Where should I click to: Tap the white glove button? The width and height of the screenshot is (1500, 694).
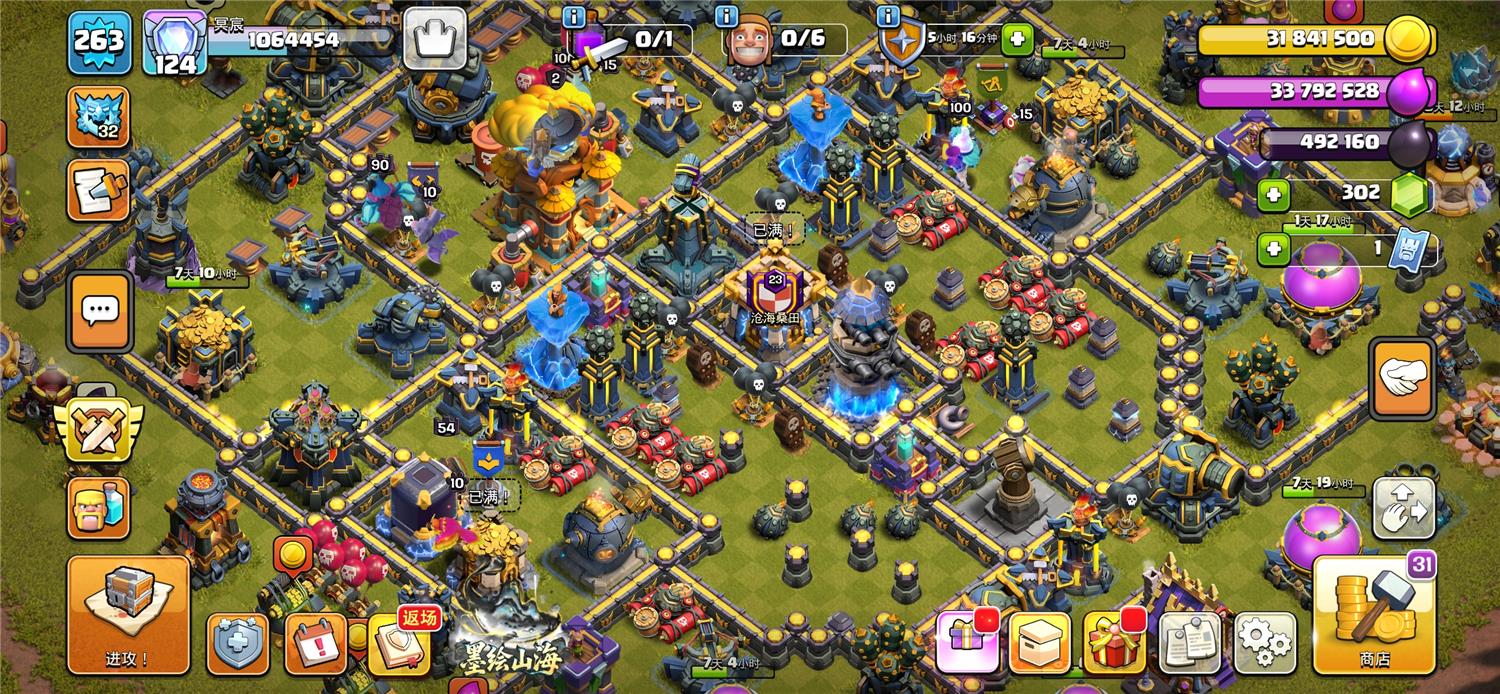[x=1403, y=377]
